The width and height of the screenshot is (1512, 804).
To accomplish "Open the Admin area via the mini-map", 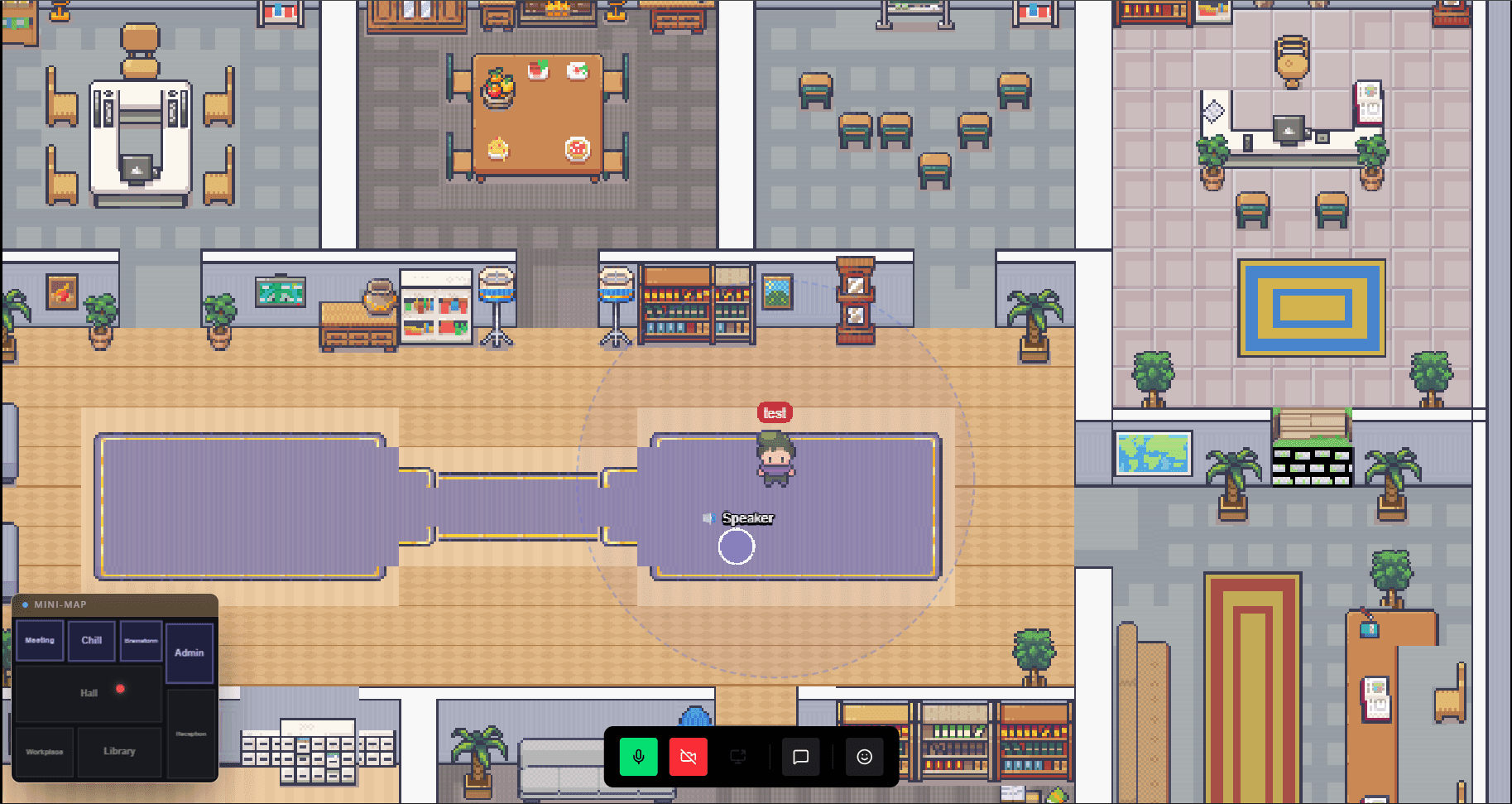I will click(x=190, y=652).
